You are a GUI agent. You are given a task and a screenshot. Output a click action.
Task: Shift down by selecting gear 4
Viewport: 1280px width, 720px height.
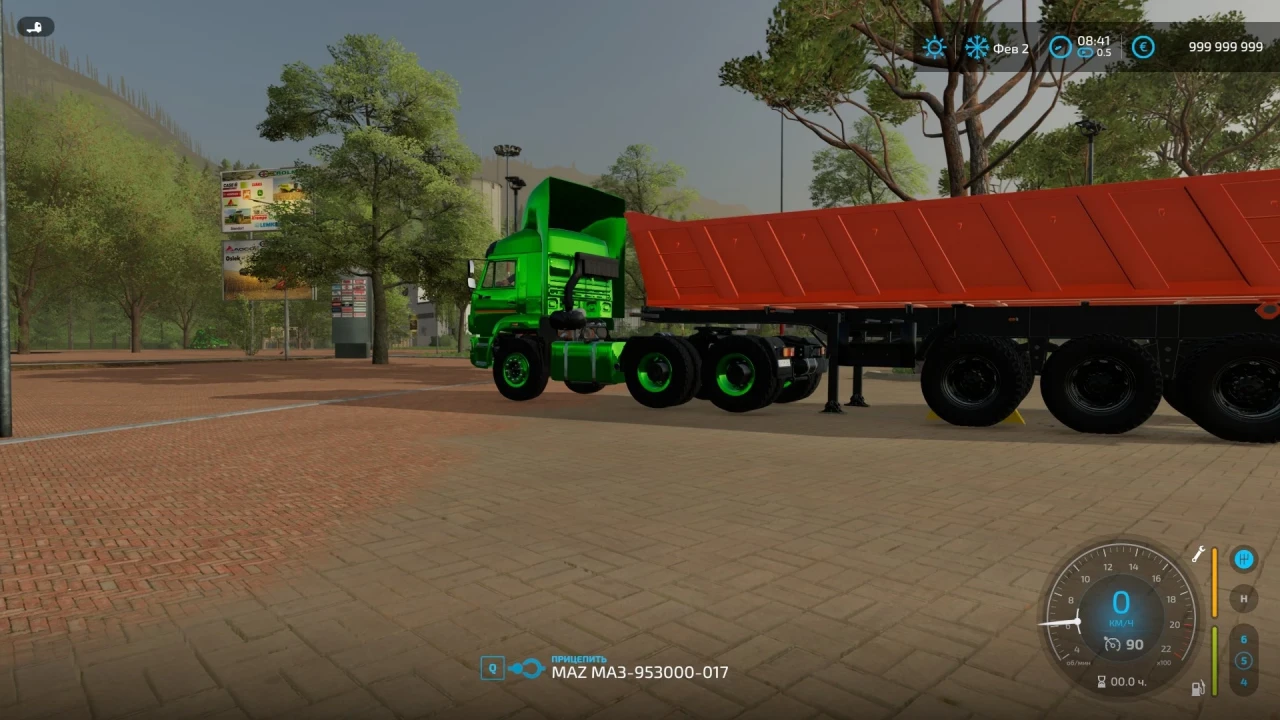click(x=1244, y=682)
